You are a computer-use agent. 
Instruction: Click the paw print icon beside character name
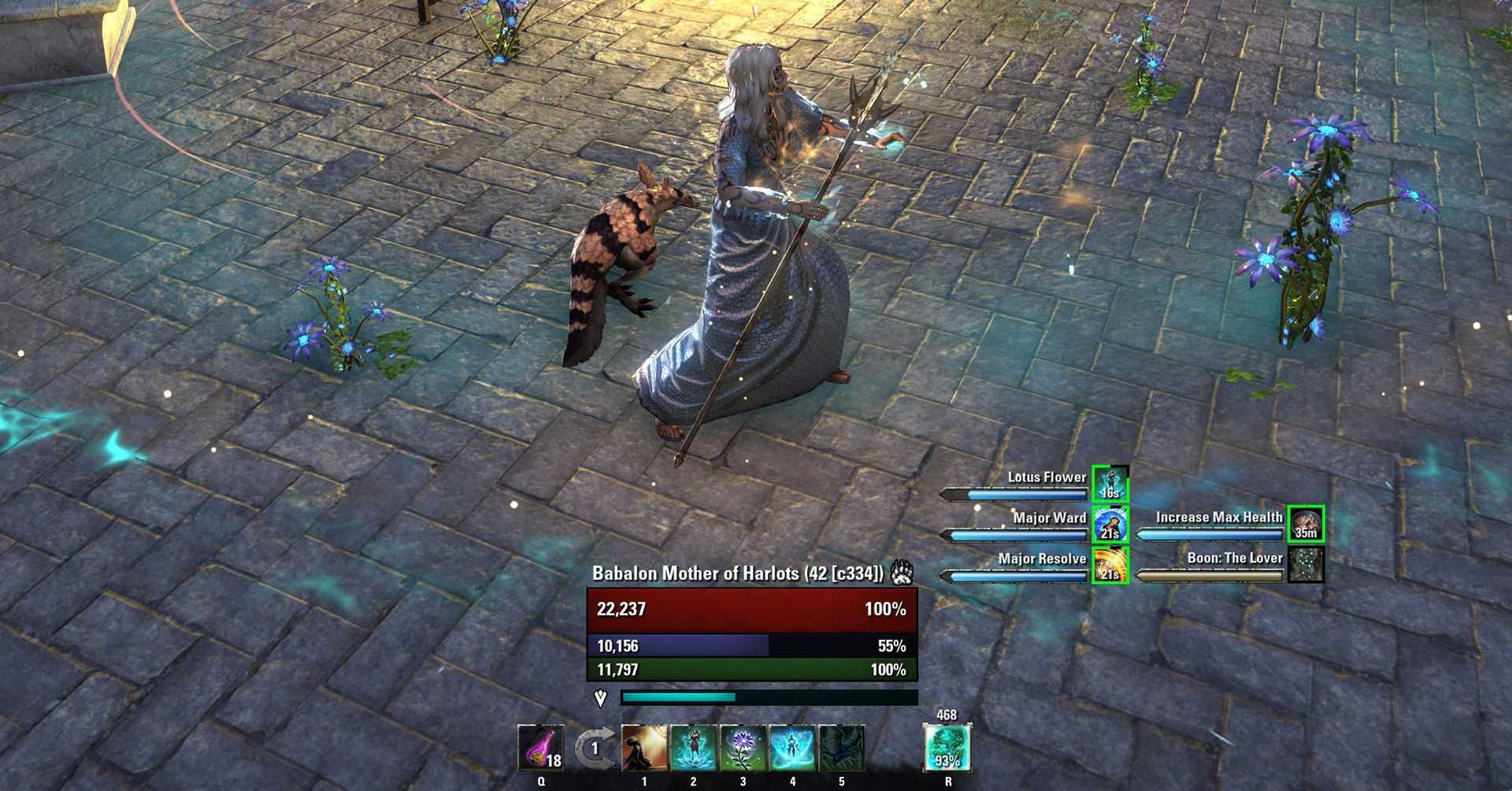click(x=902, y=573)
